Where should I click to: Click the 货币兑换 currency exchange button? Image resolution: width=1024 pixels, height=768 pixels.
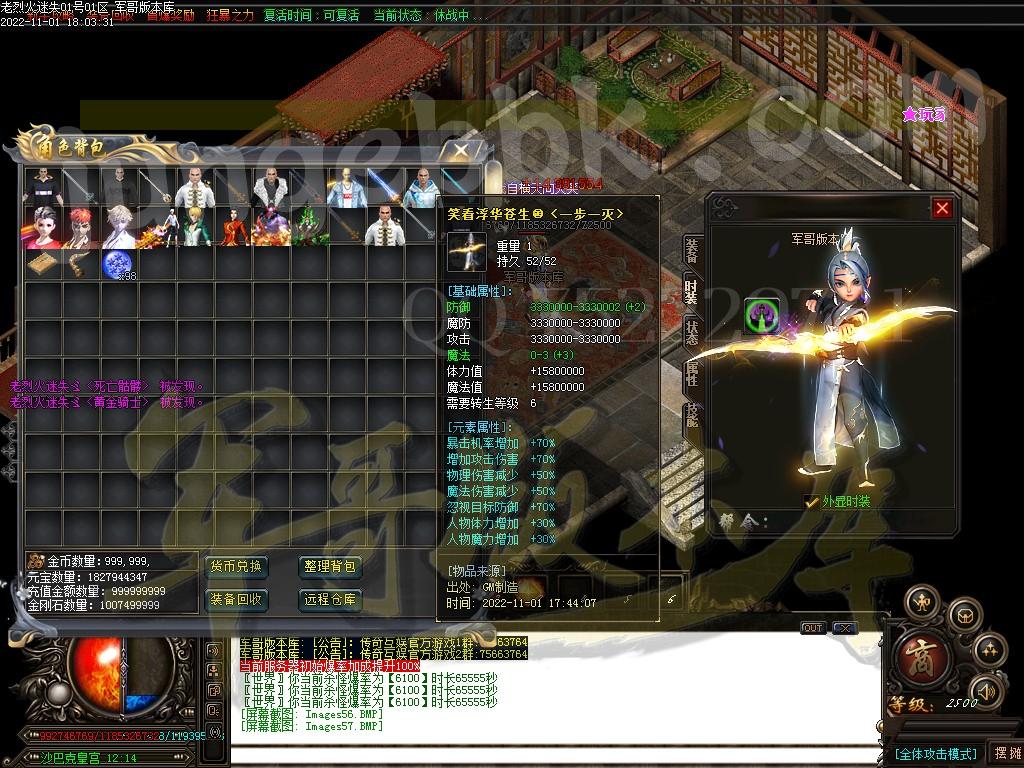point(236,567)
